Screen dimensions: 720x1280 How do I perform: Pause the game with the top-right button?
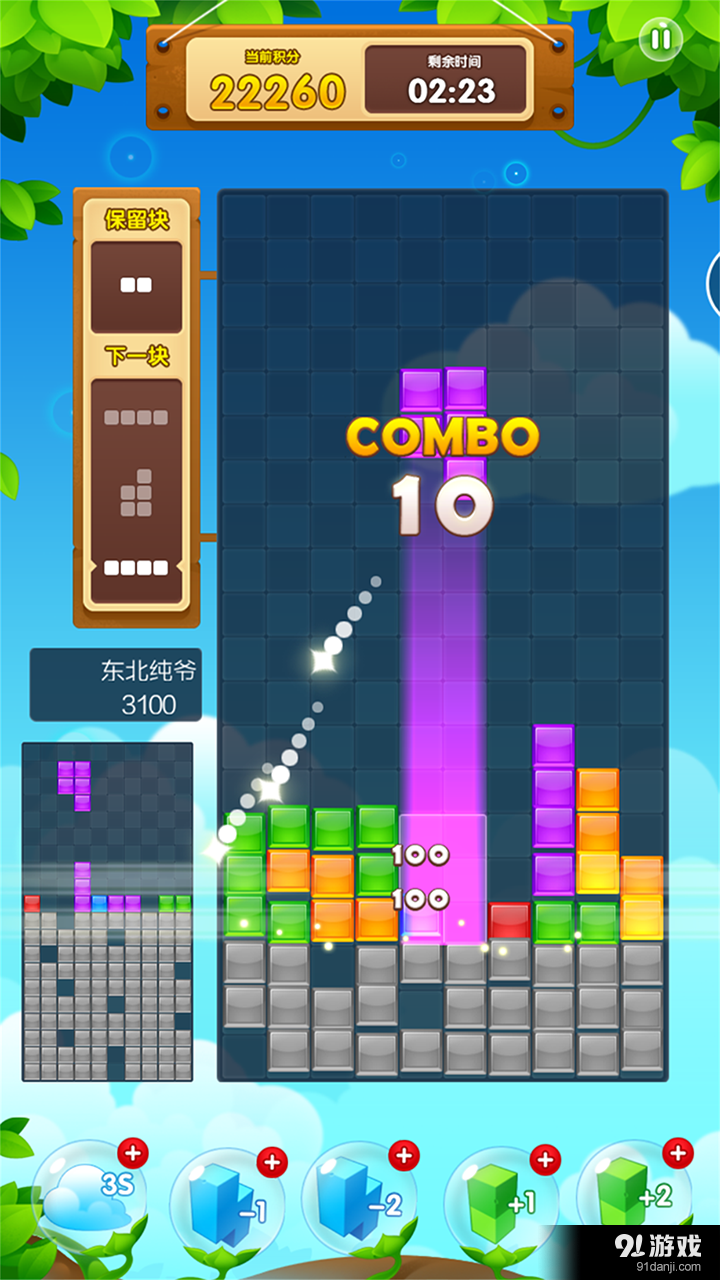[660, 40]
